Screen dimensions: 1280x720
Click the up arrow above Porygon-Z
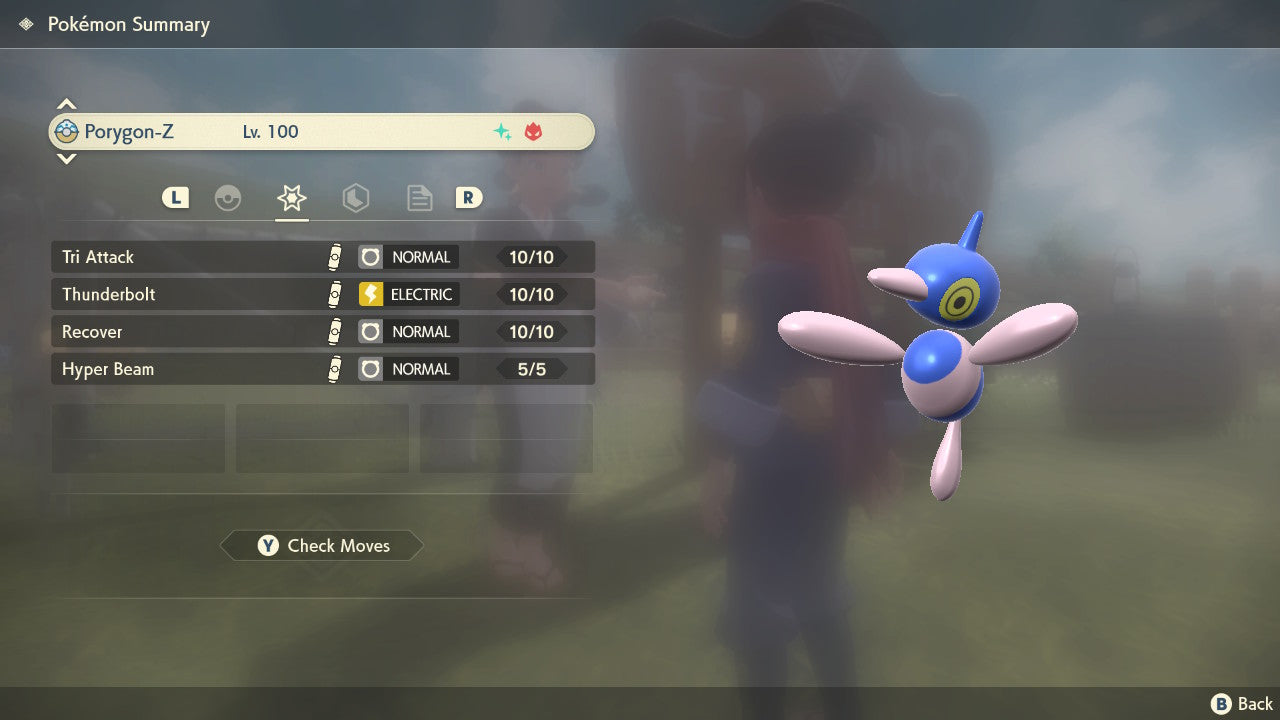coord(66,104)
